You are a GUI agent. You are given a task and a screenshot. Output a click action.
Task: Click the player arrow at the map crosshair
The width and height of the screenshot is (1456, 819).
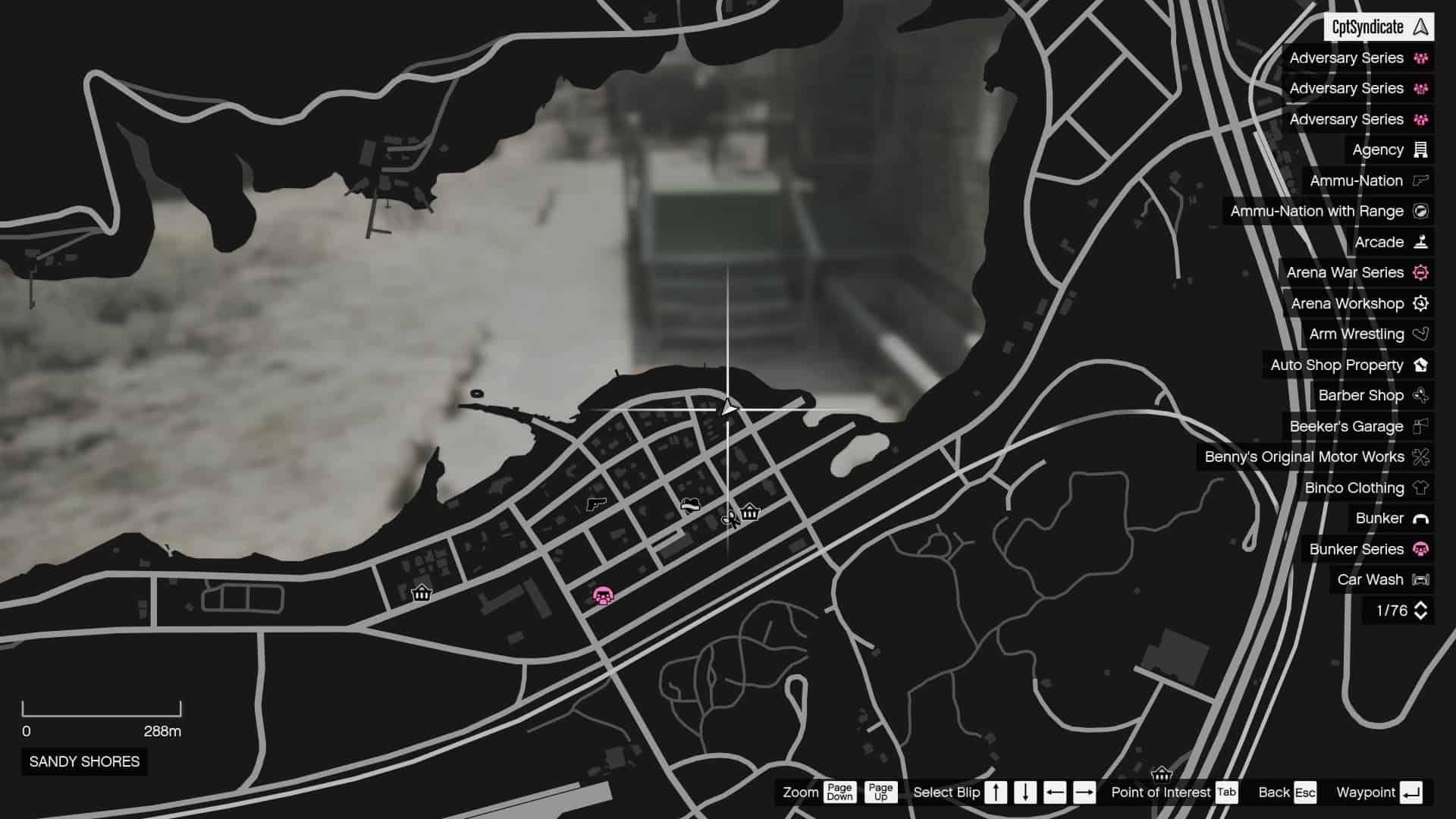click(x=728, y=408)
